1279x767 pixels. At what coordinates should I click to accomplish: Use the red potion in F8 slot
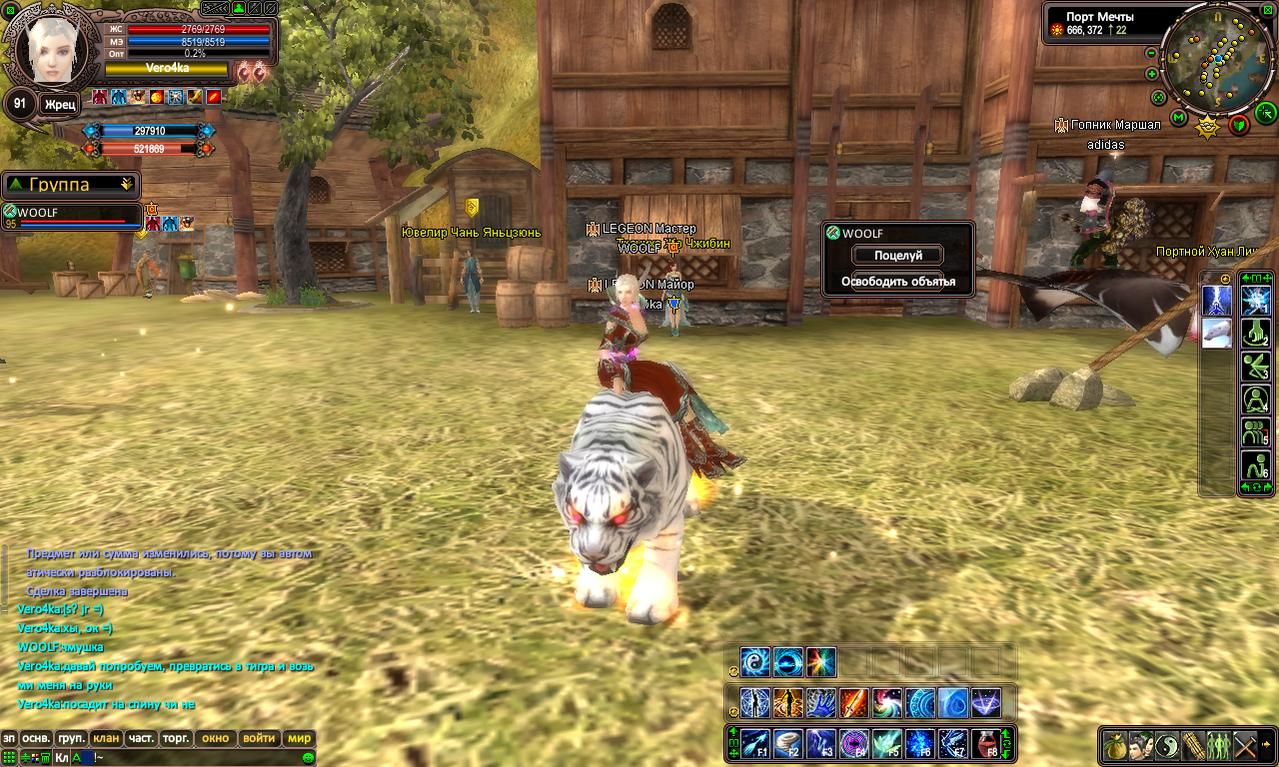click(985, 744)
